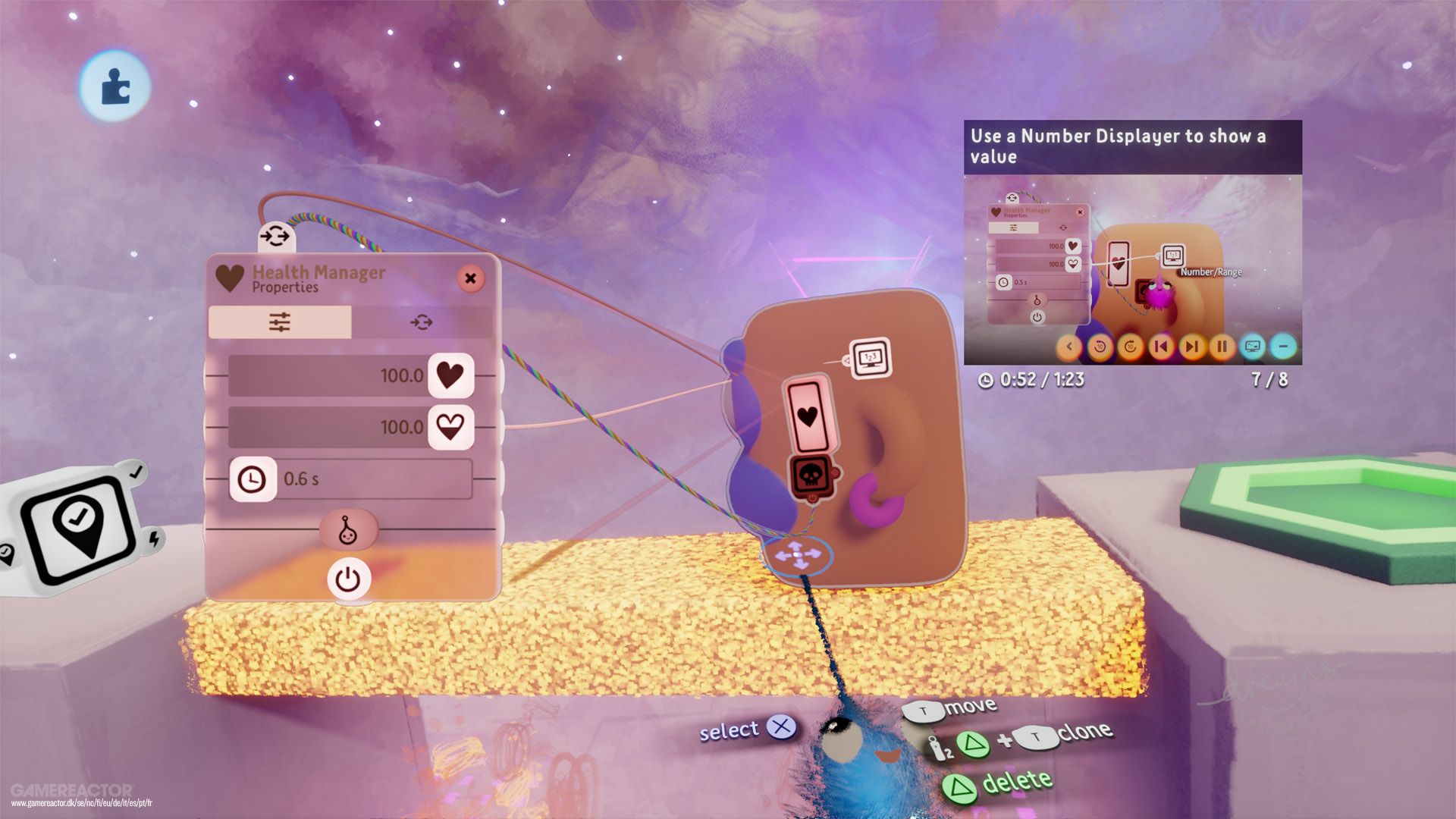Skip forward 10 seconds in the tutorial
Screen dimensions: 1456x819
[1128, 347]
